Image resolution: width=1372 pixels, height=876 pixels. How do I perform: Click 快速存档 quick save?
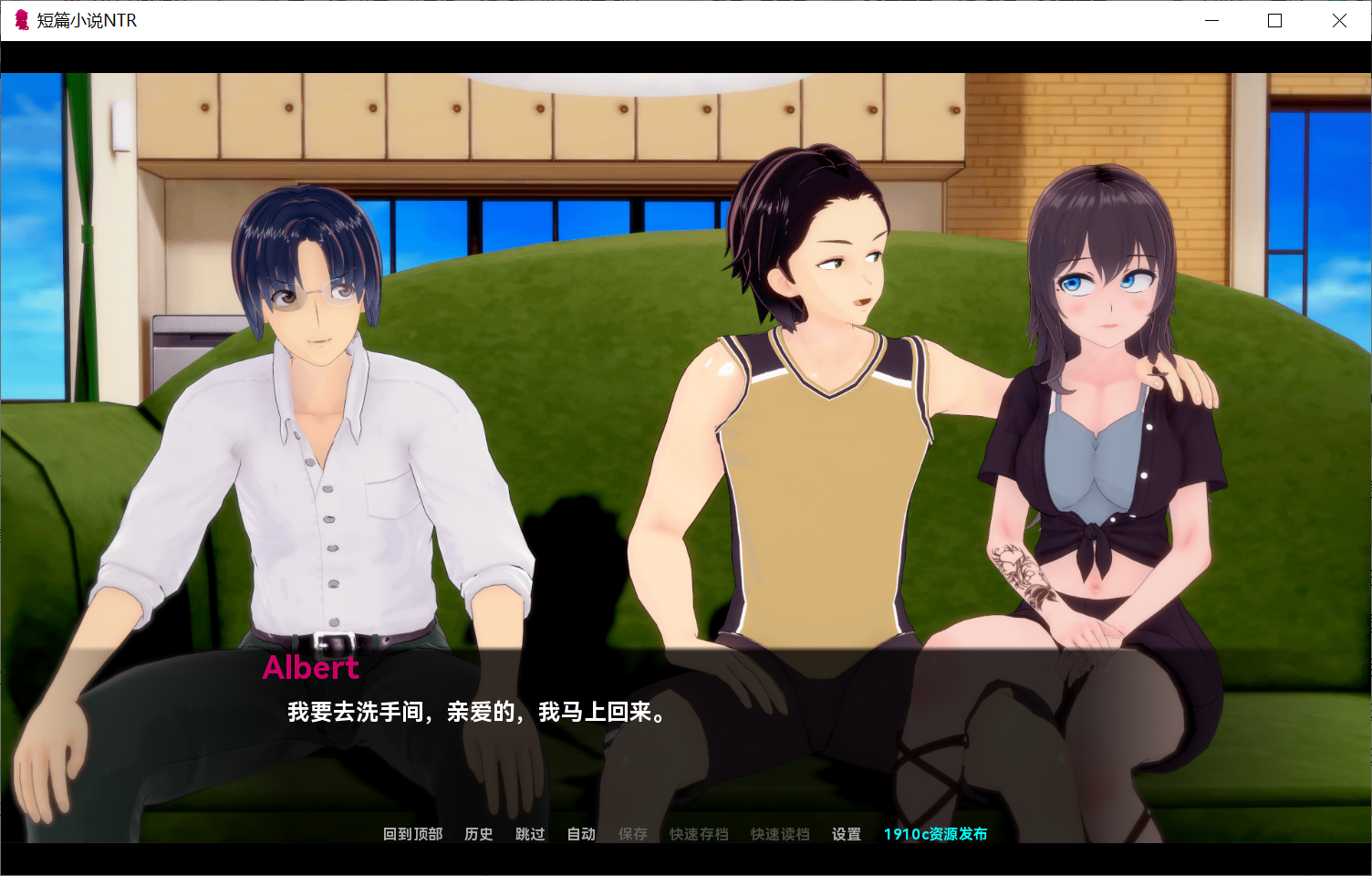point(699,834)
